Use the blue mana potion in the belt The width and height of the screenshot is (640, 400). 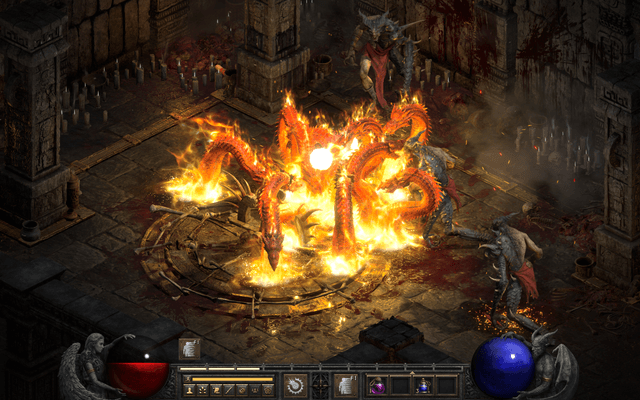click(x=423, y=385)
